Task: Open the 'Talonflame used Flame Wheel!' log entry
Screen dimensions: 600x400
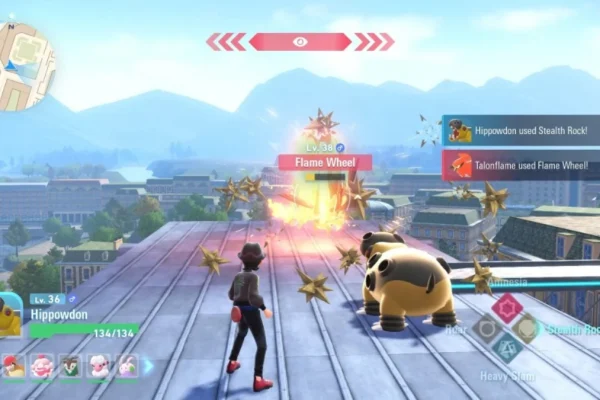Action: tap(520, 165)
